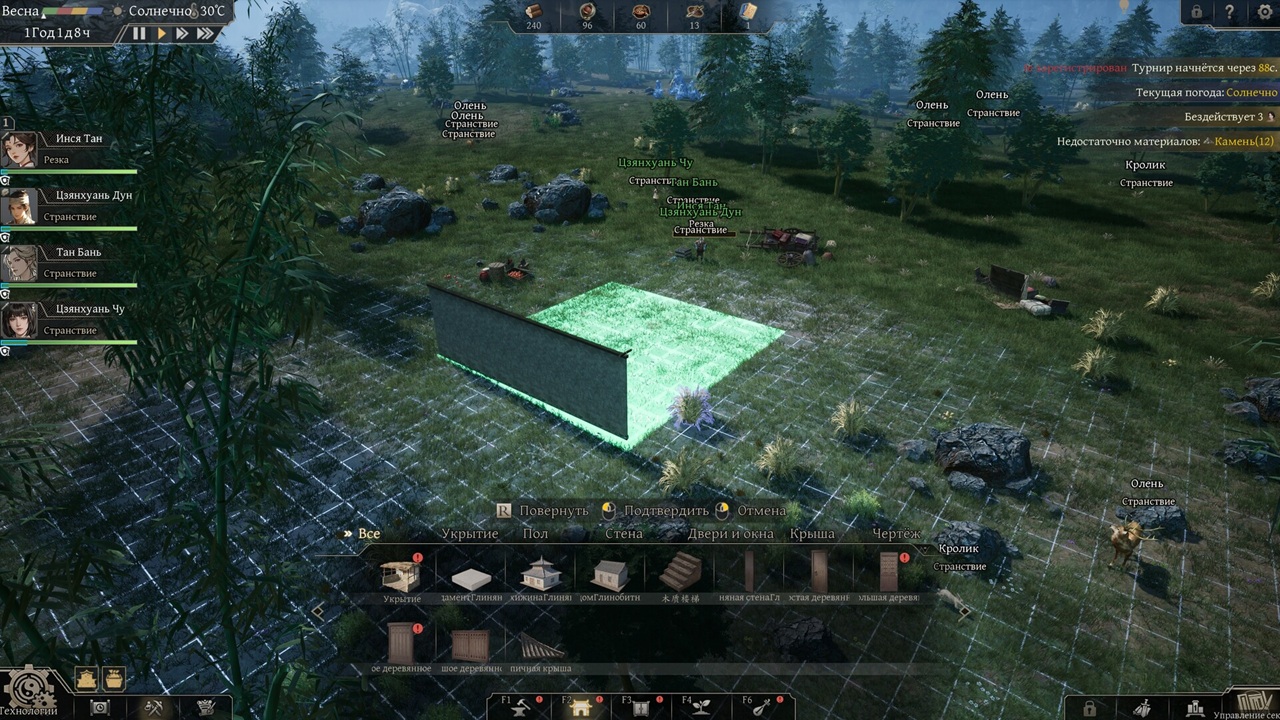Switch to the Укрытие build tab

click(469, 534)
